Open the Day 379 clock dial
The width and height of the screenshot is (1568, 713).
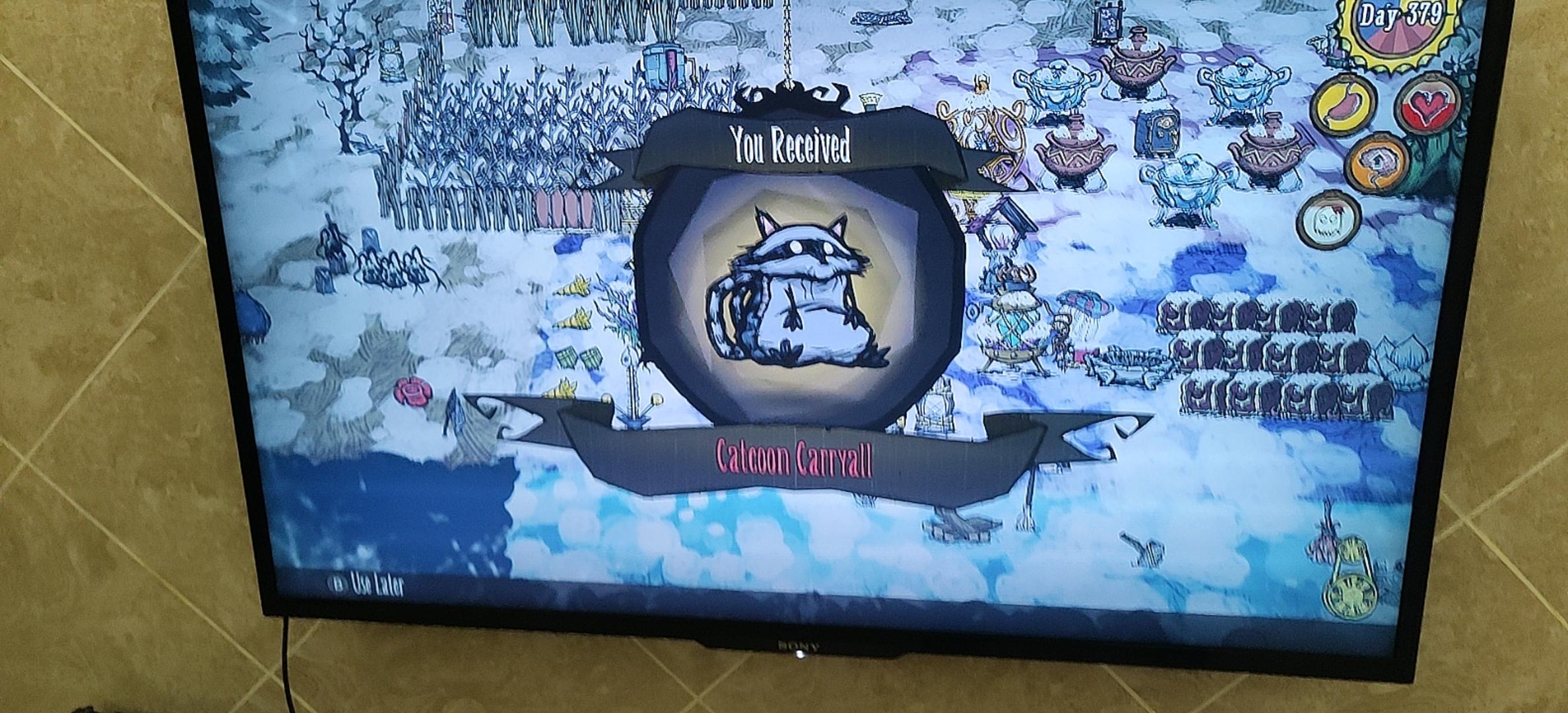tap(1396, 24)
